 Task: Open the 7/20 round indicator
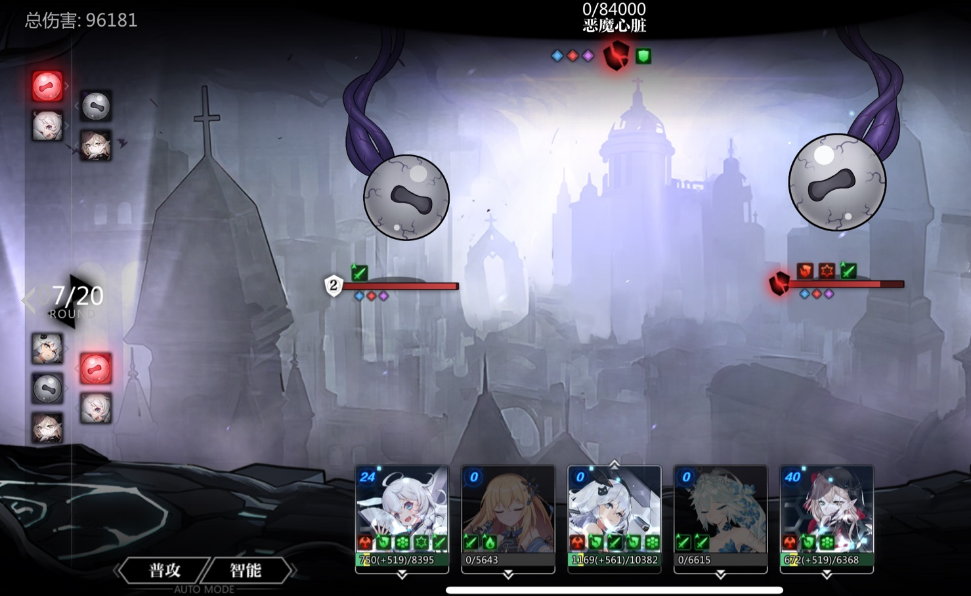77,298
